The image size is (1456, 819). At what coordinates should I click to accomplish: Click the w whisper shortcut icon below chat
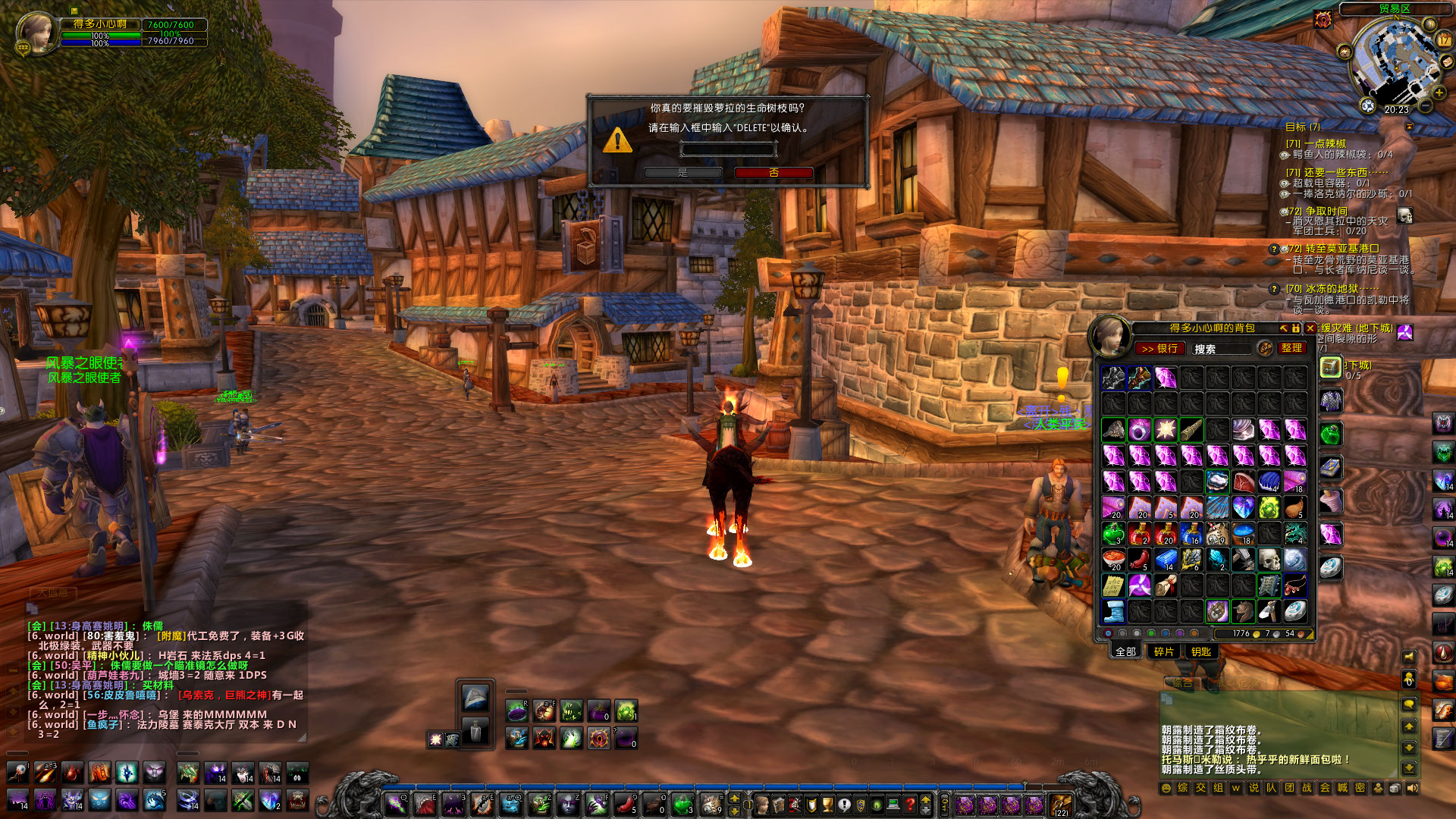[1237, 787]
